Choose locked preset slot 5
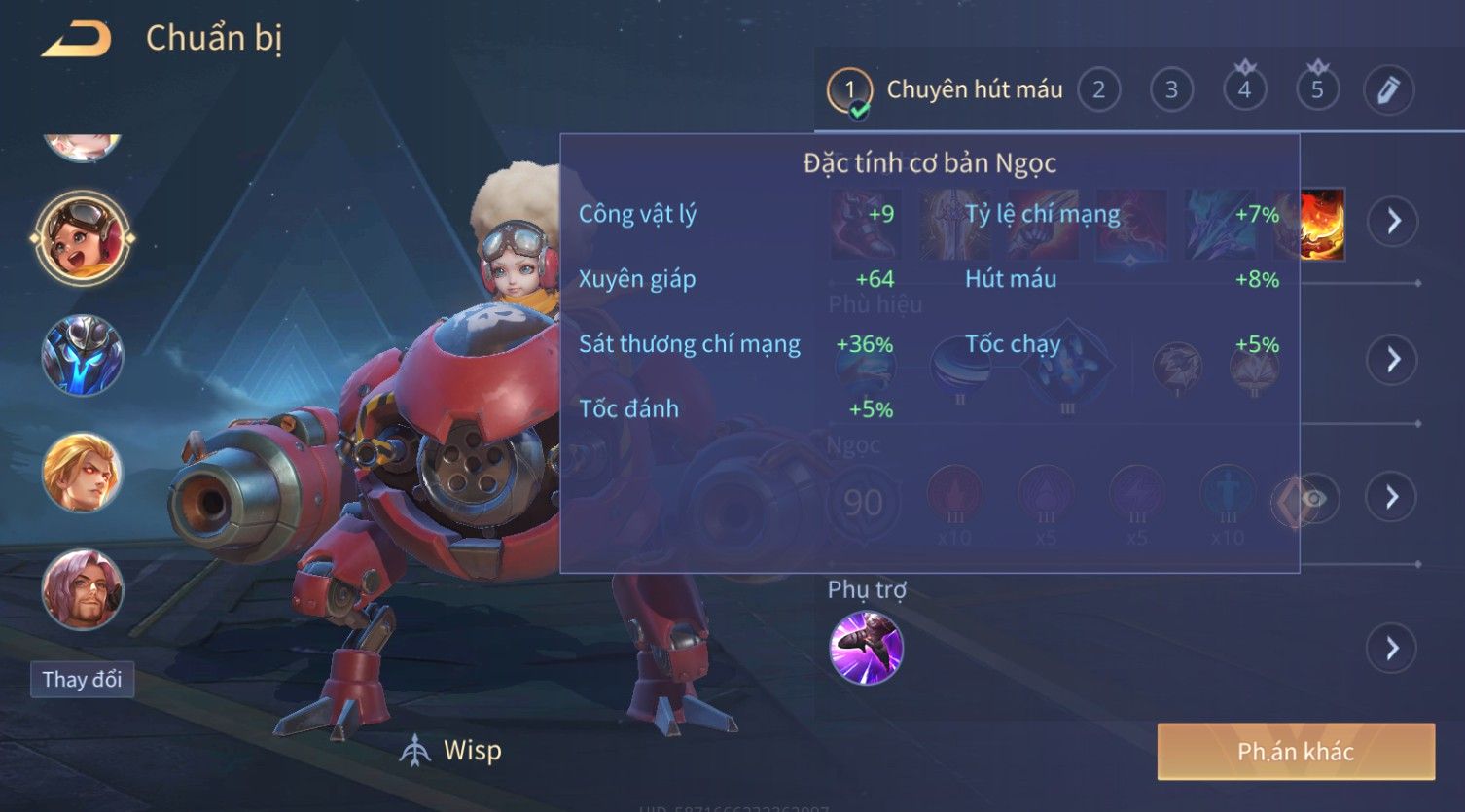 coord(1317,90)
